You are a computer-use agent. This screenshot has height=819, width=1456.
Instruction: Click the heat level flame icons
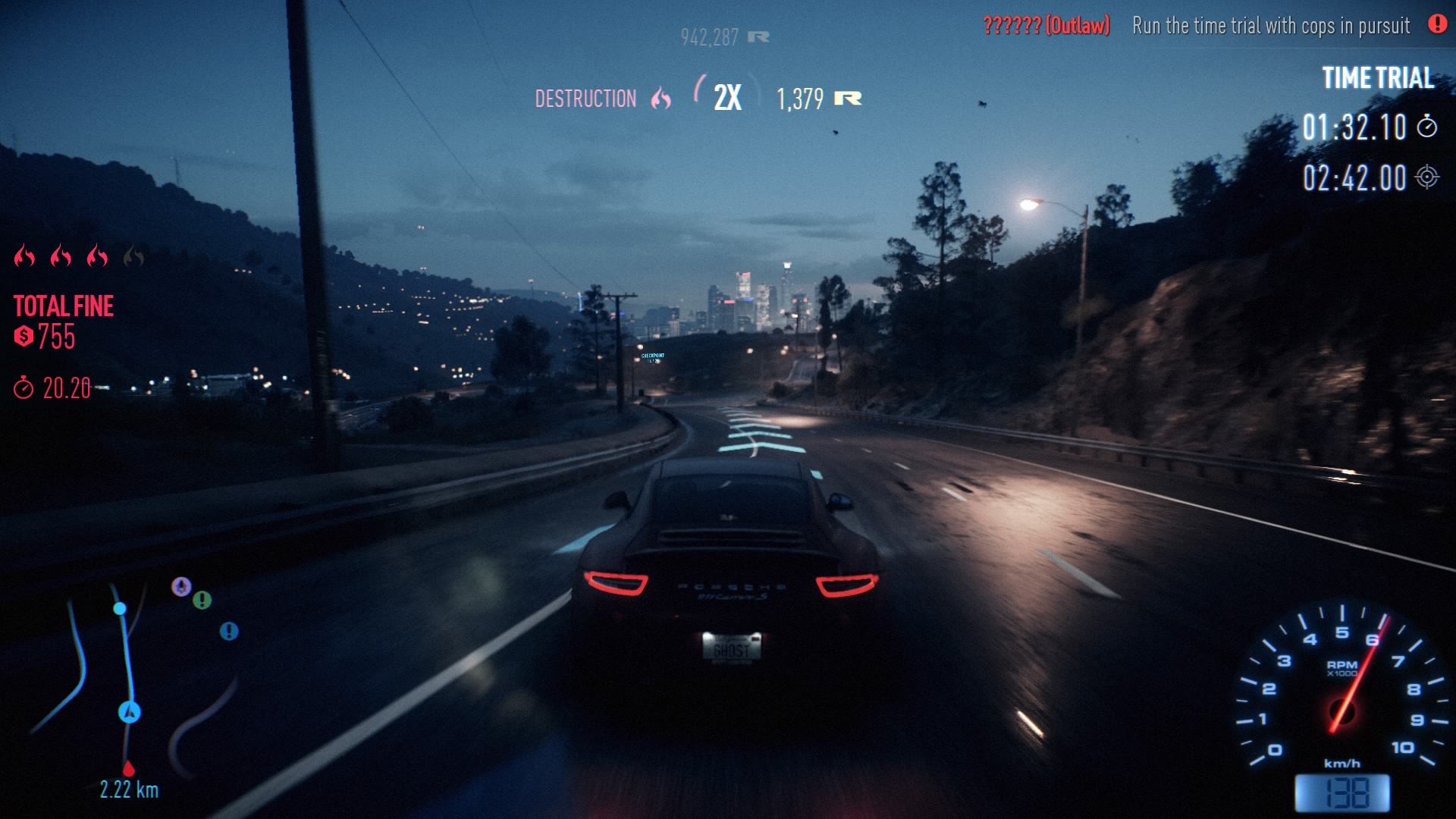[x=79, y=257]
